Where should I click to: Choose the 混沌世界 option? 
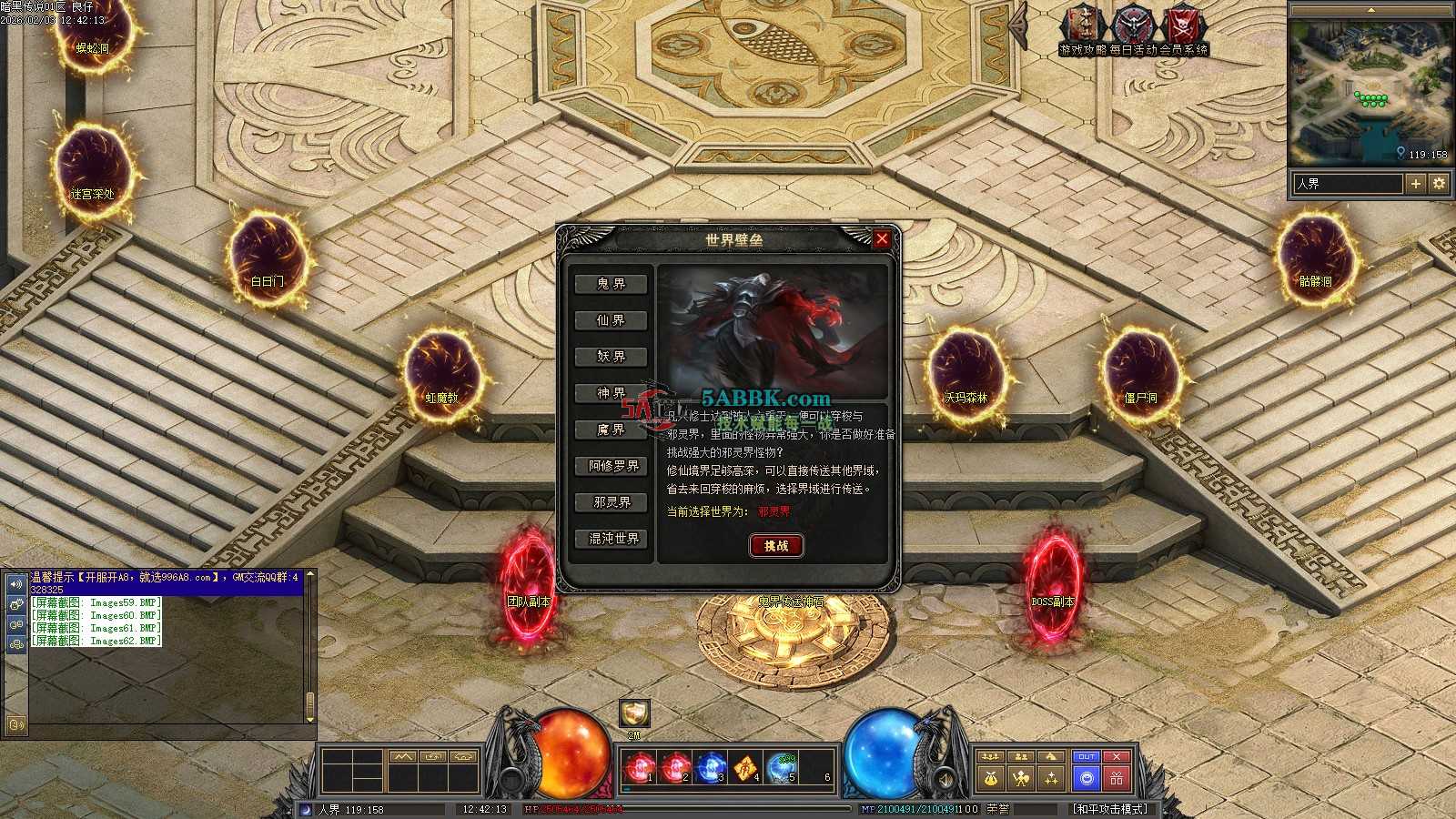pyautogui.click(x=613, y=539)
